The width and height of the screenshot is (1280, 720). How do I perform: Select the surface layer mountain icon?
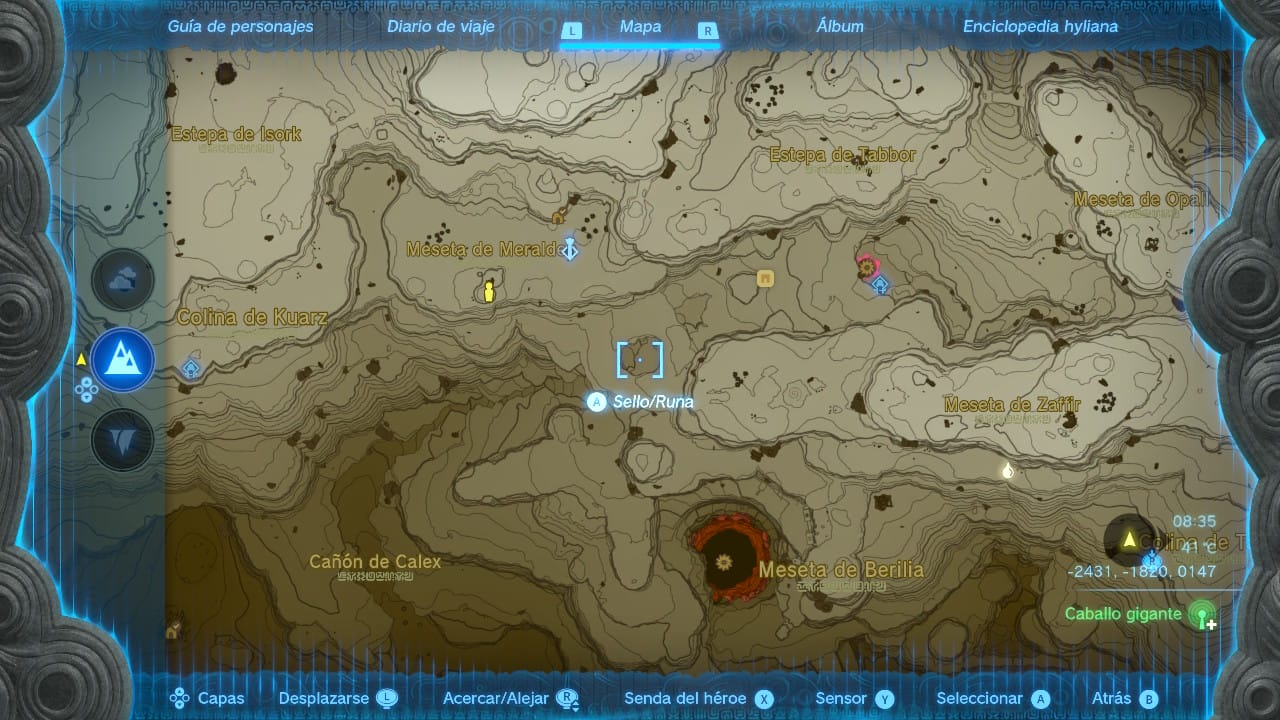(x=123, y=359)
